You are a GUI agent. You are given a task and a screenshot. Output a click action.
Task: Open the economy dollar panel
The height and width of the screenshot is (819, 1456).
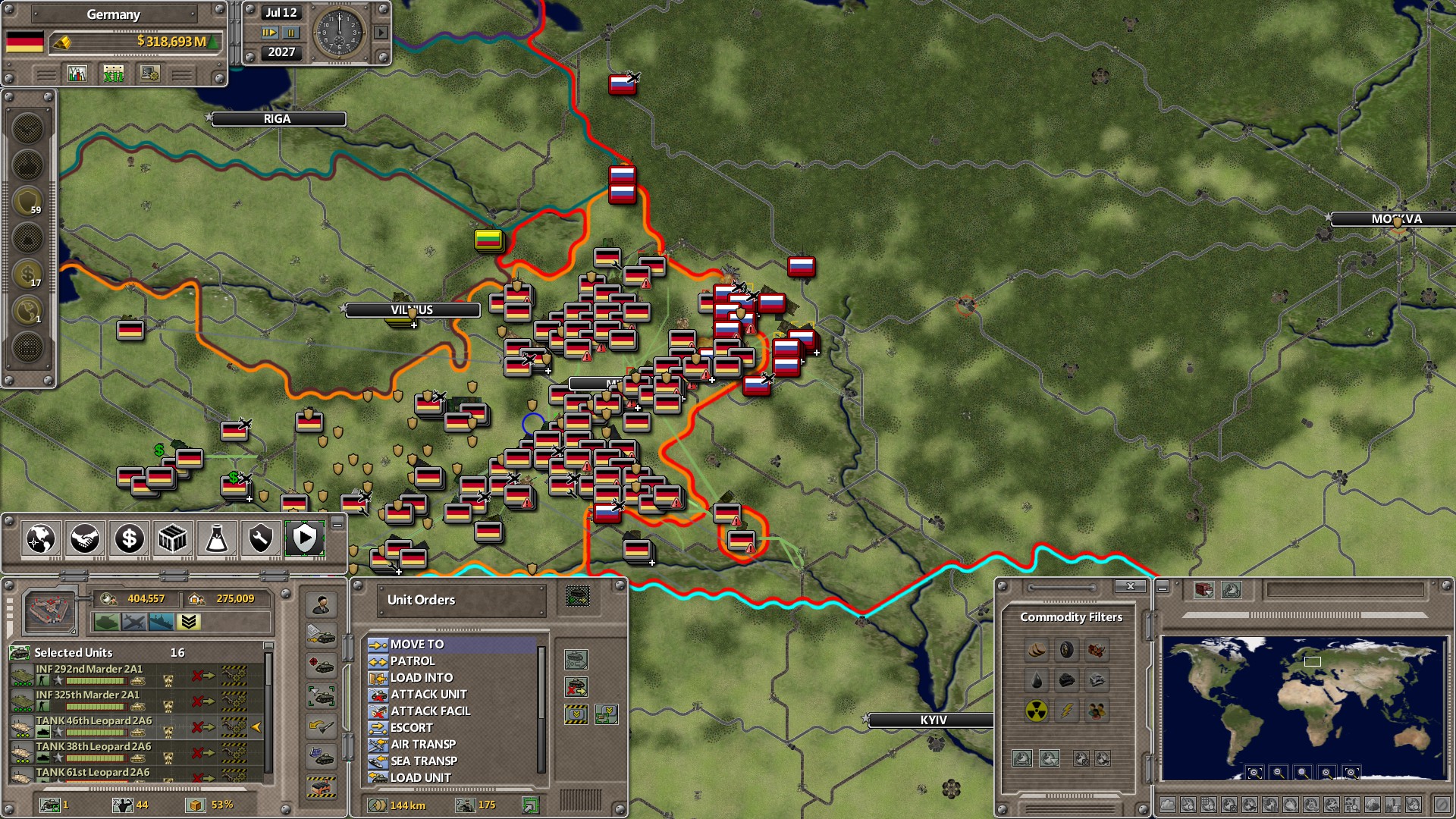coord(128,538)
